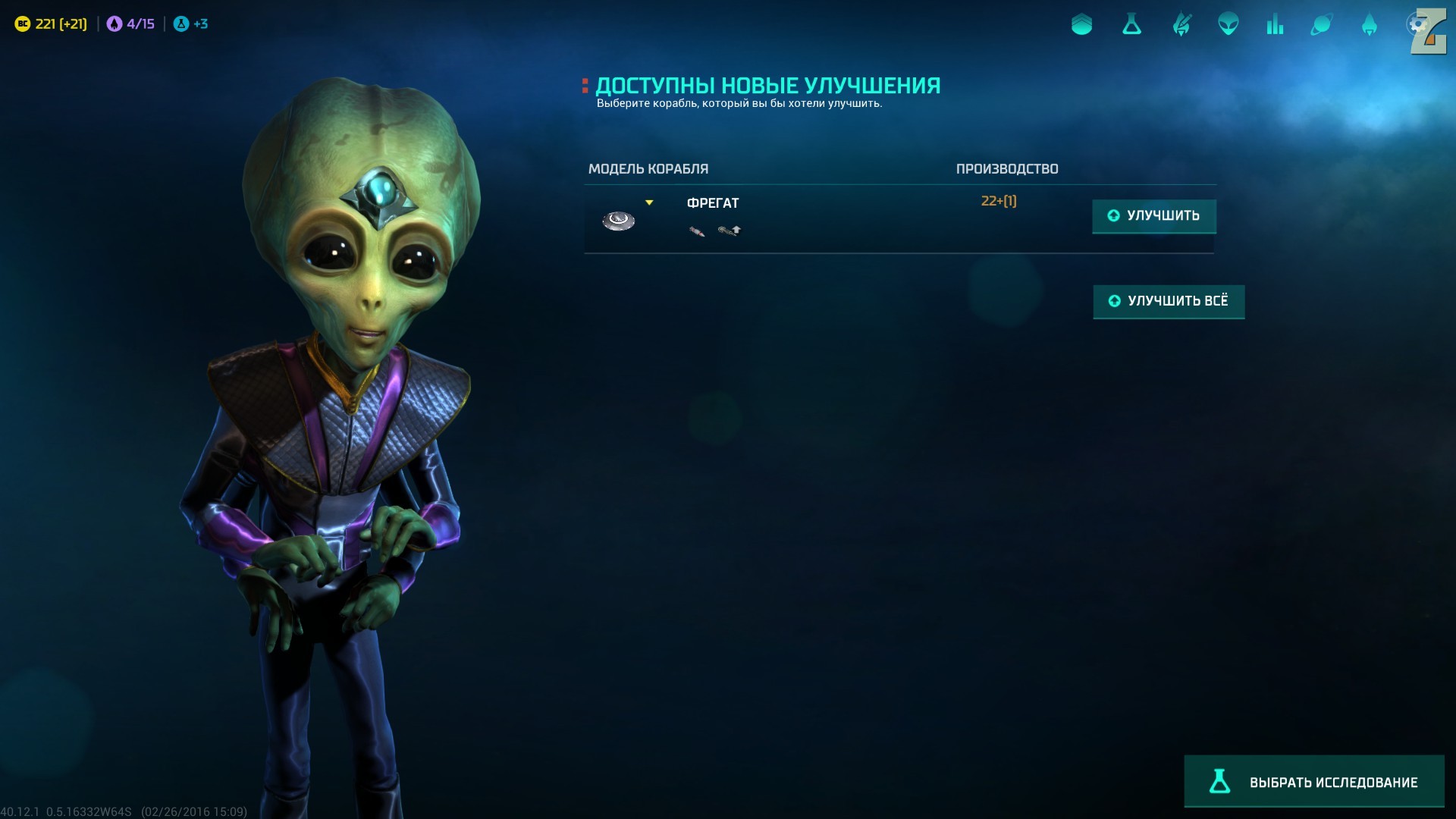Open Выбрать исследование research selection
The height and width of the screenshot is (819, 1456).
[x=1313, y=781]
